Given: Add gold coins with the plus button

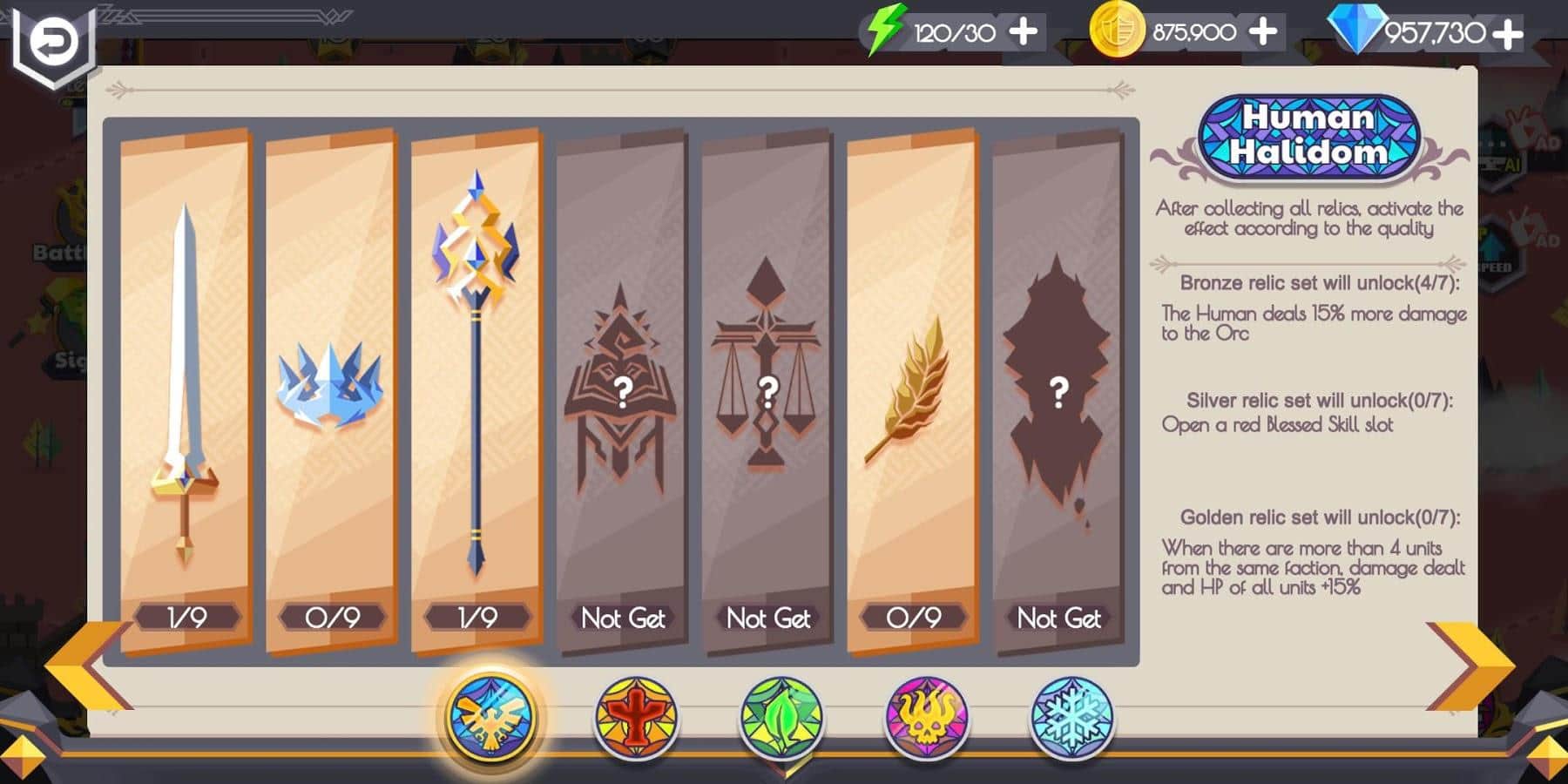Looking at the screenshot, I should coord(1262,33).
